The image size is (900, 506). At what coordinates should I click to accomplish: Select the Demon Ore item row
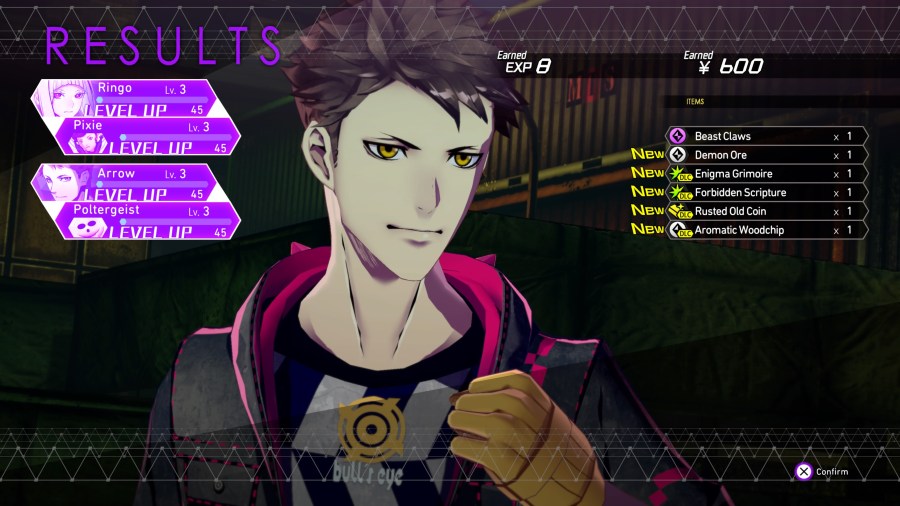click(x=765, y=155)
